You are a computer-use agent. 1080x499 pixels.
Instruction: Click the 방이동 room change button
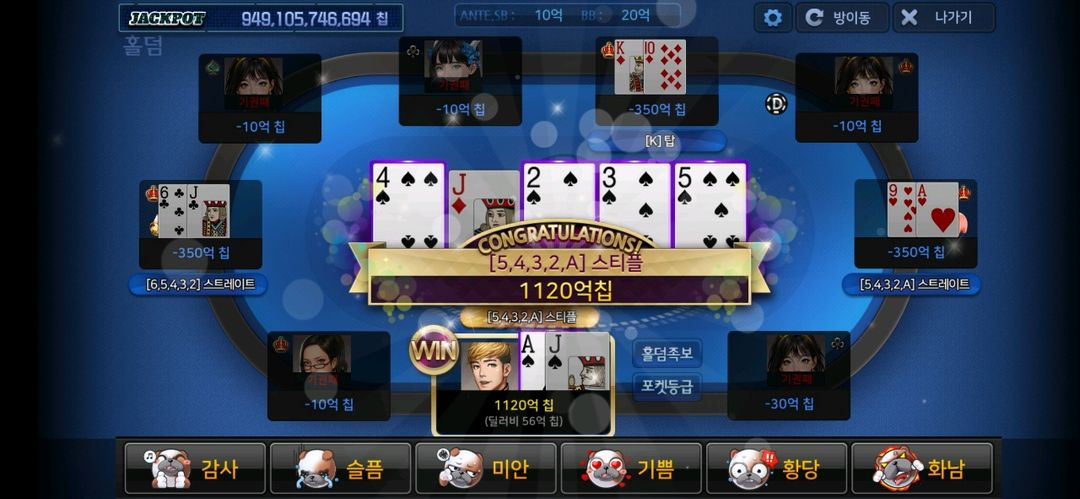click(x=839, y=17)
